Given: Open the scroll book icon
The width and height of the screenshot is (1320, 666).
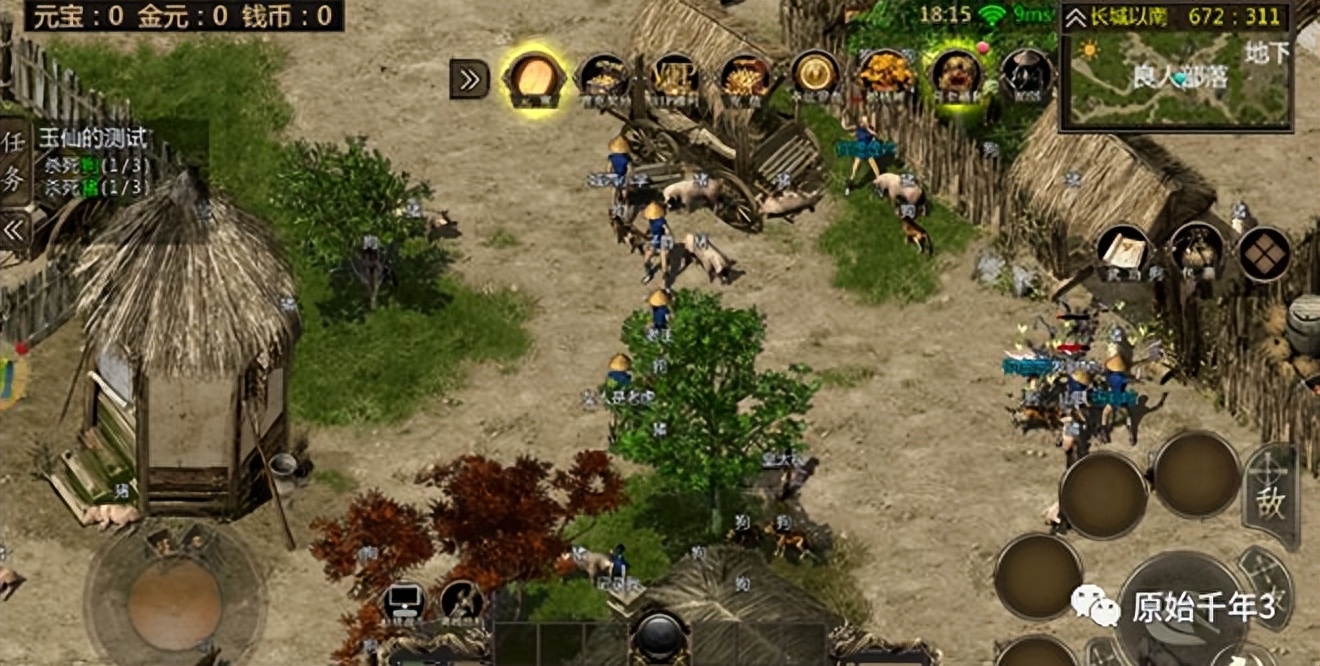Looking at the screenshot, I should [1122, 251].
